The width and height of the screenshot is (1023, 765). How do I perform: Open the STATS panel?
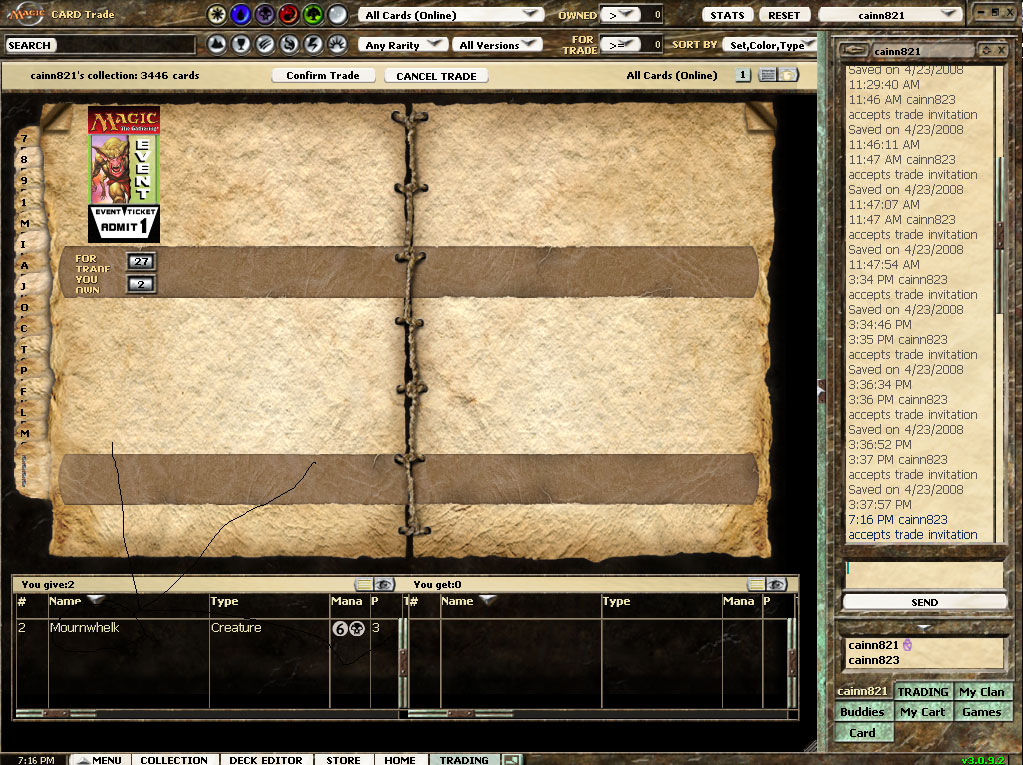coord(727,15)
